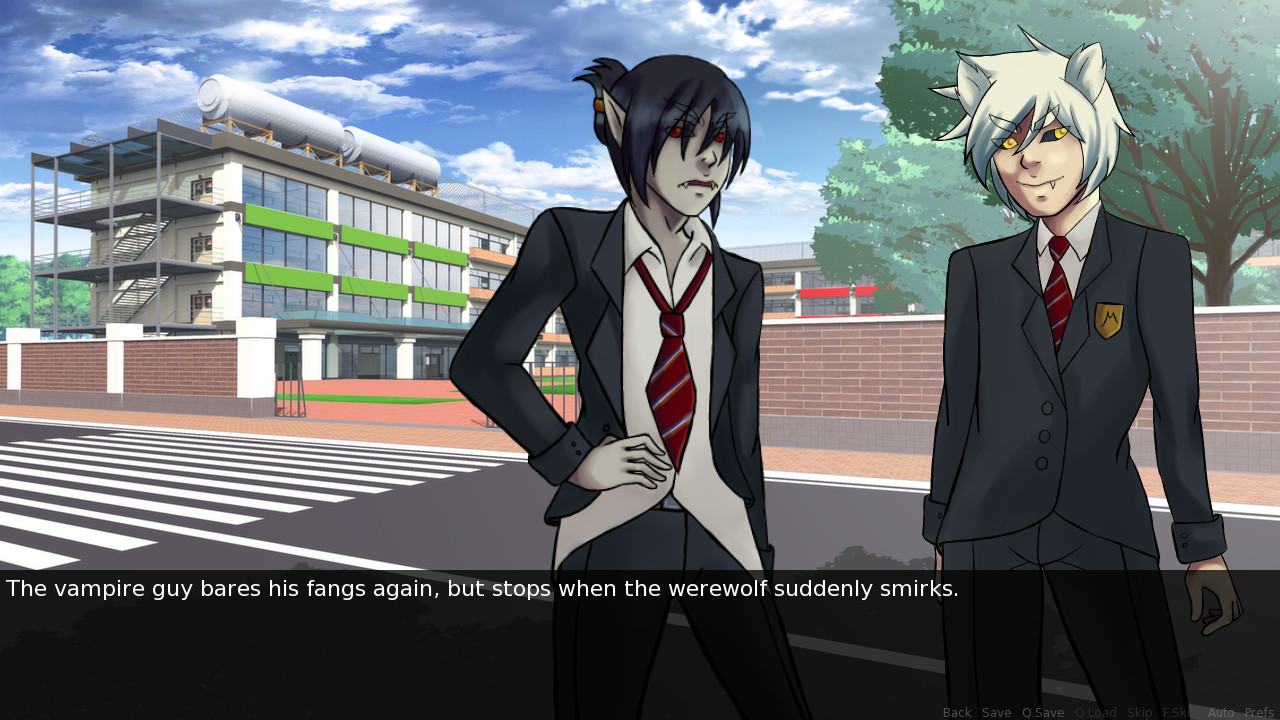The image size is (1280, 720).
Task: Quick load with Q.Load
Action: point(1095,712)
